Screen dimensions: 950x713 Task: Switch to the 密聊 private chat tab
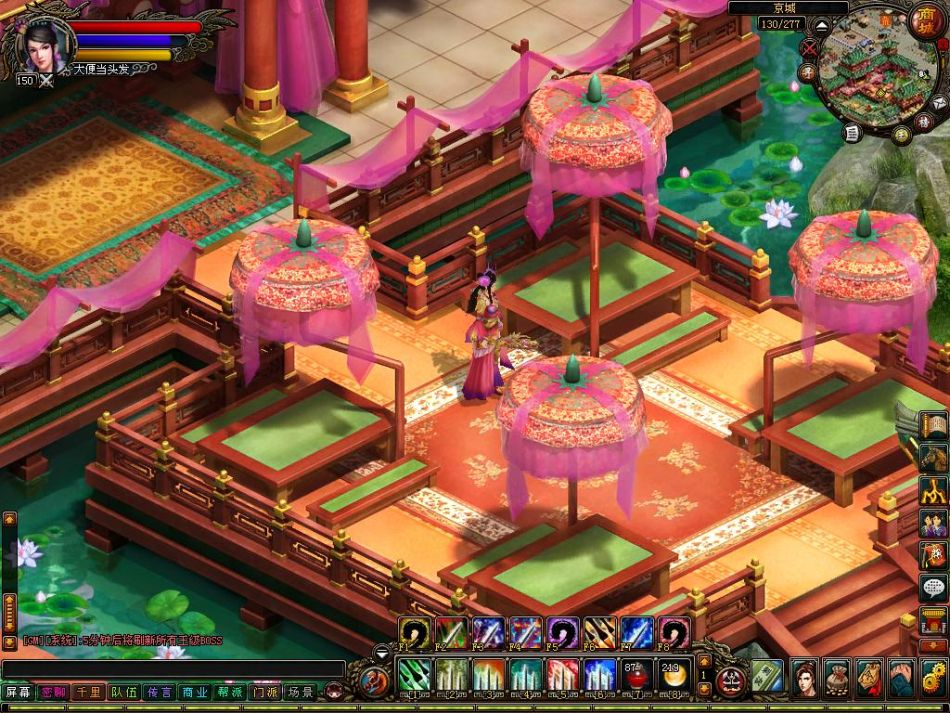pyautogui.click(x=53, y=692)
